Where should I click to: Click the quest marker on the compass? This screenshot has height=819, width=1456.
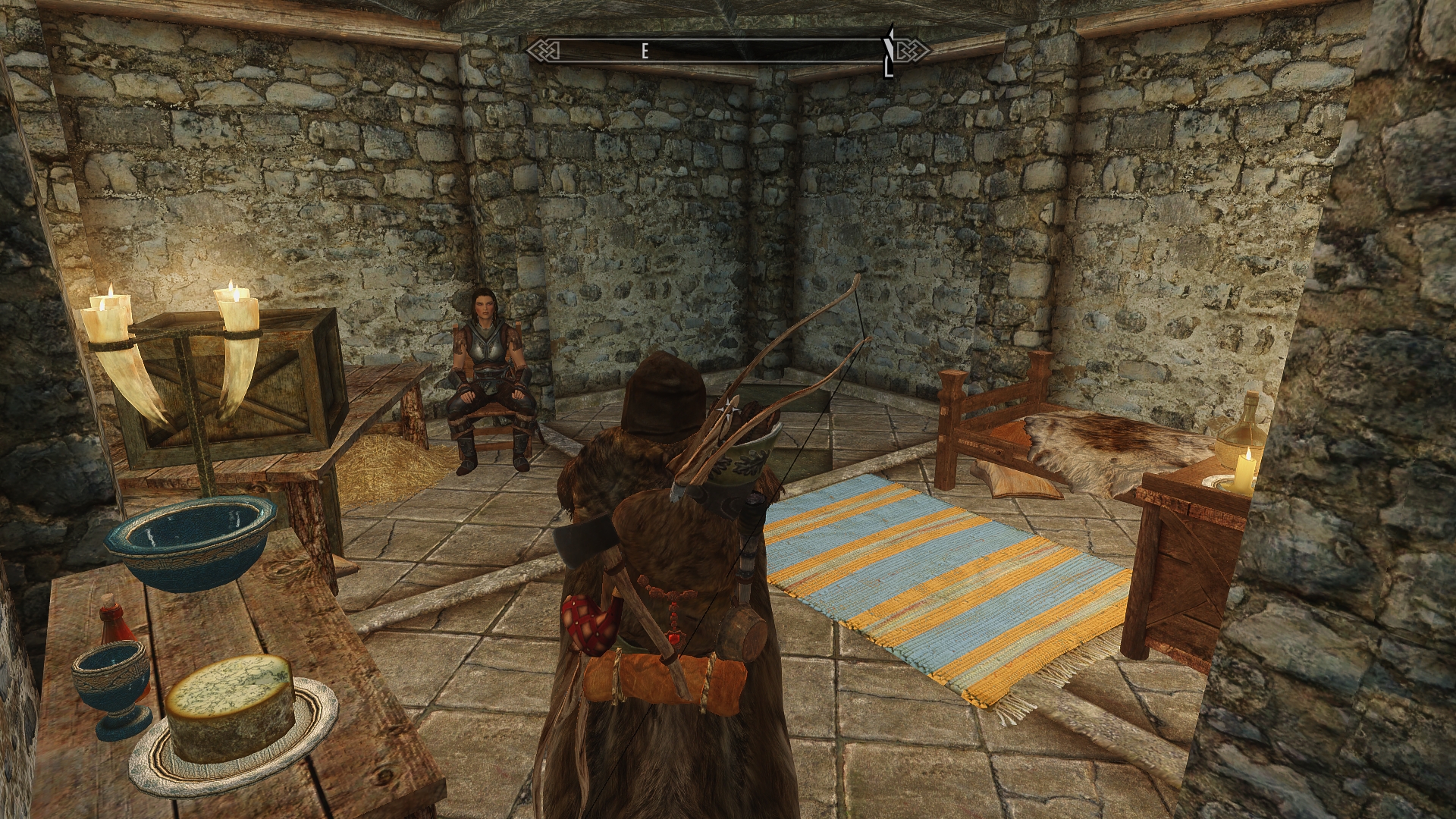pyautogui.click(x=887, y=52)
